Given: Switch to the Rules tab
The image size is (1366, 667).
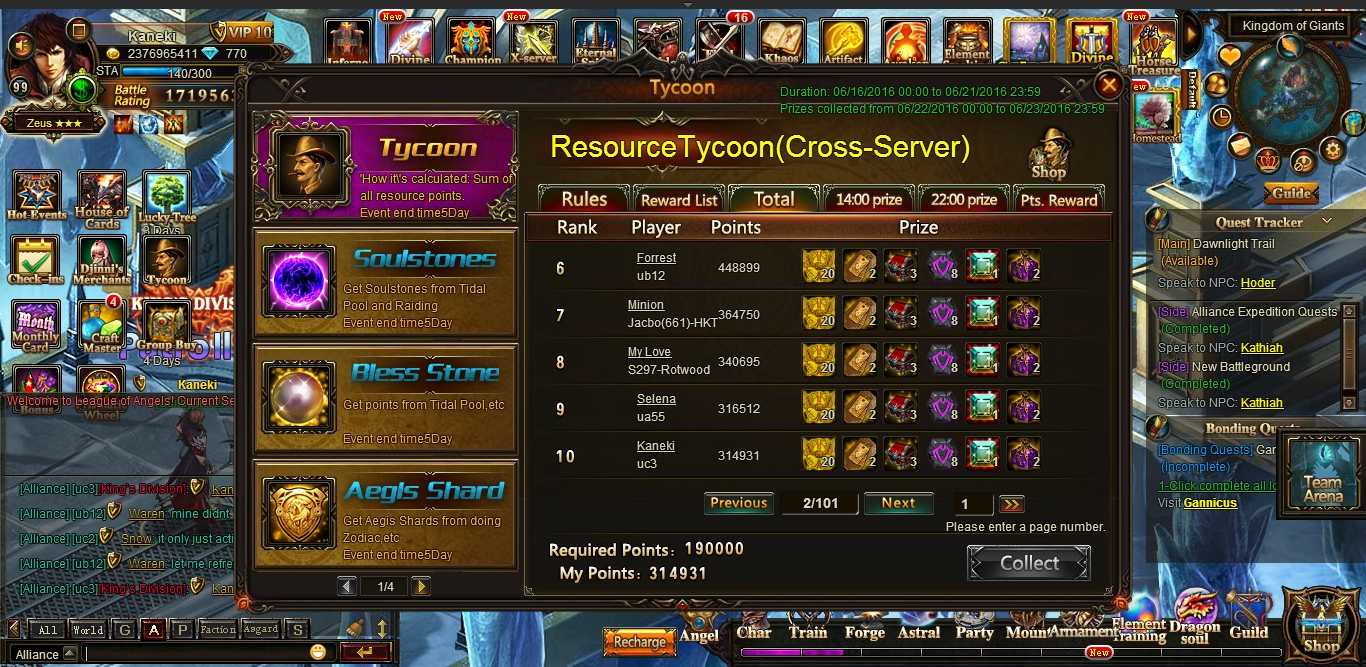Looking at the screenshot, I should click(584, 199).
